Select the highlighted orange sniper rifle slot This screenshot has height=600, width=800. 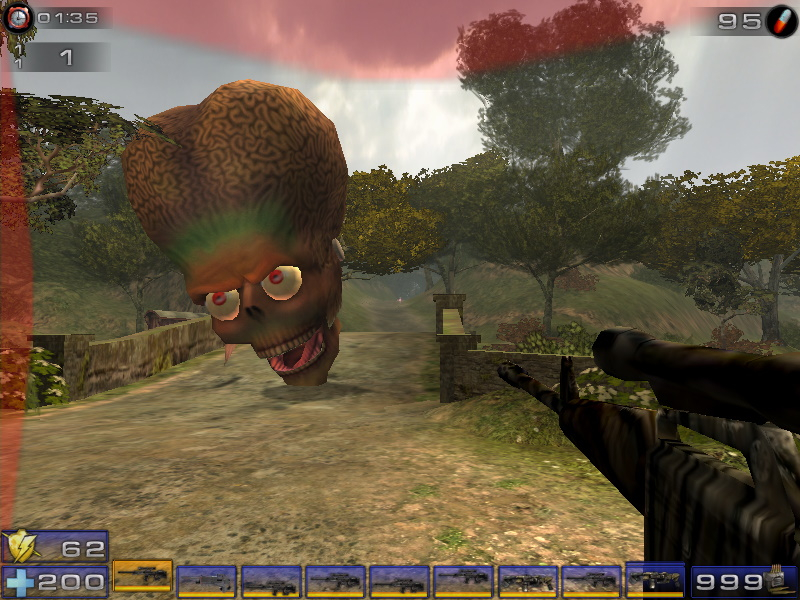point(142,576)
